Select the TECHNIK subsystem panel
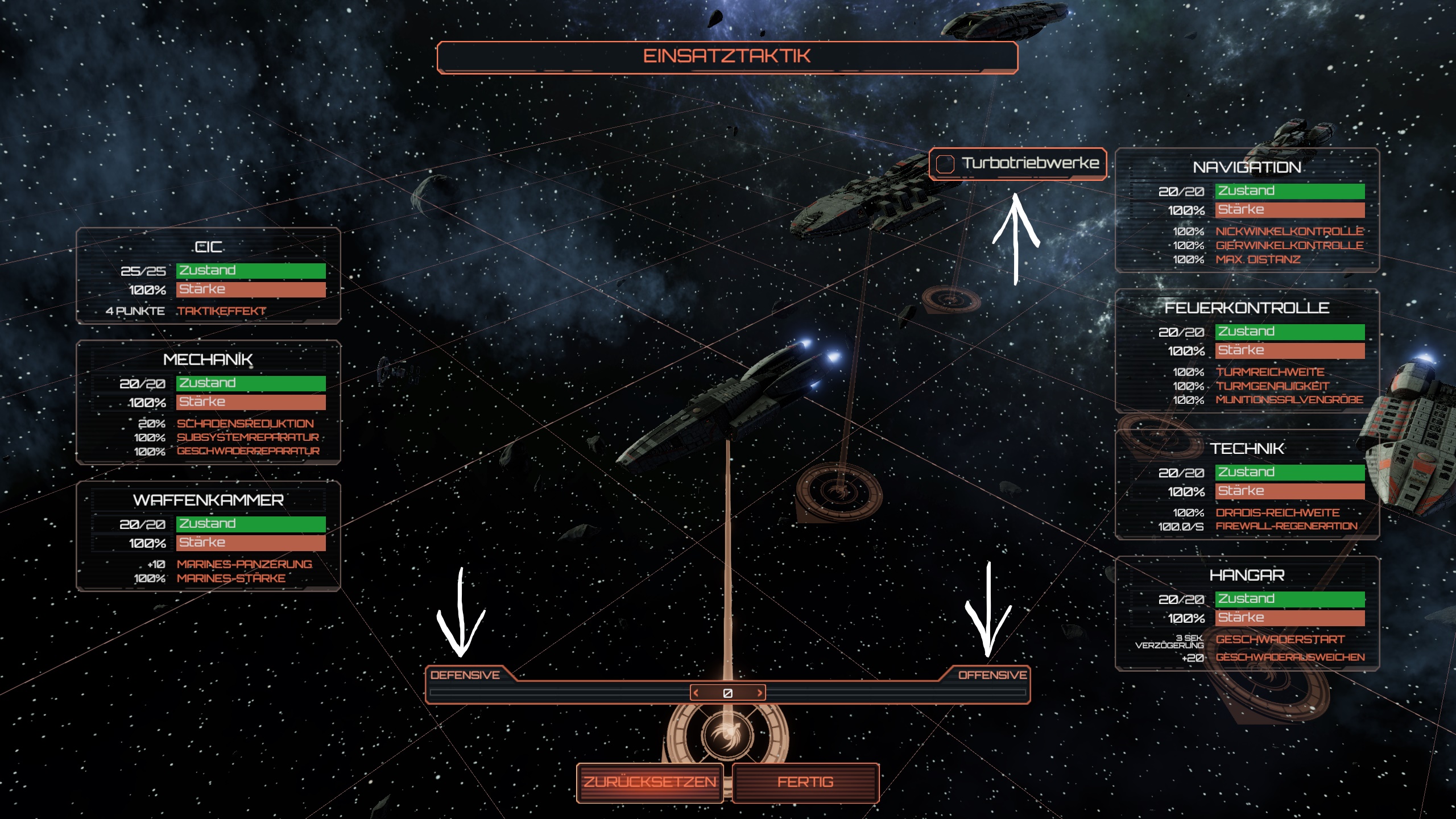 tap(1247, 485)
